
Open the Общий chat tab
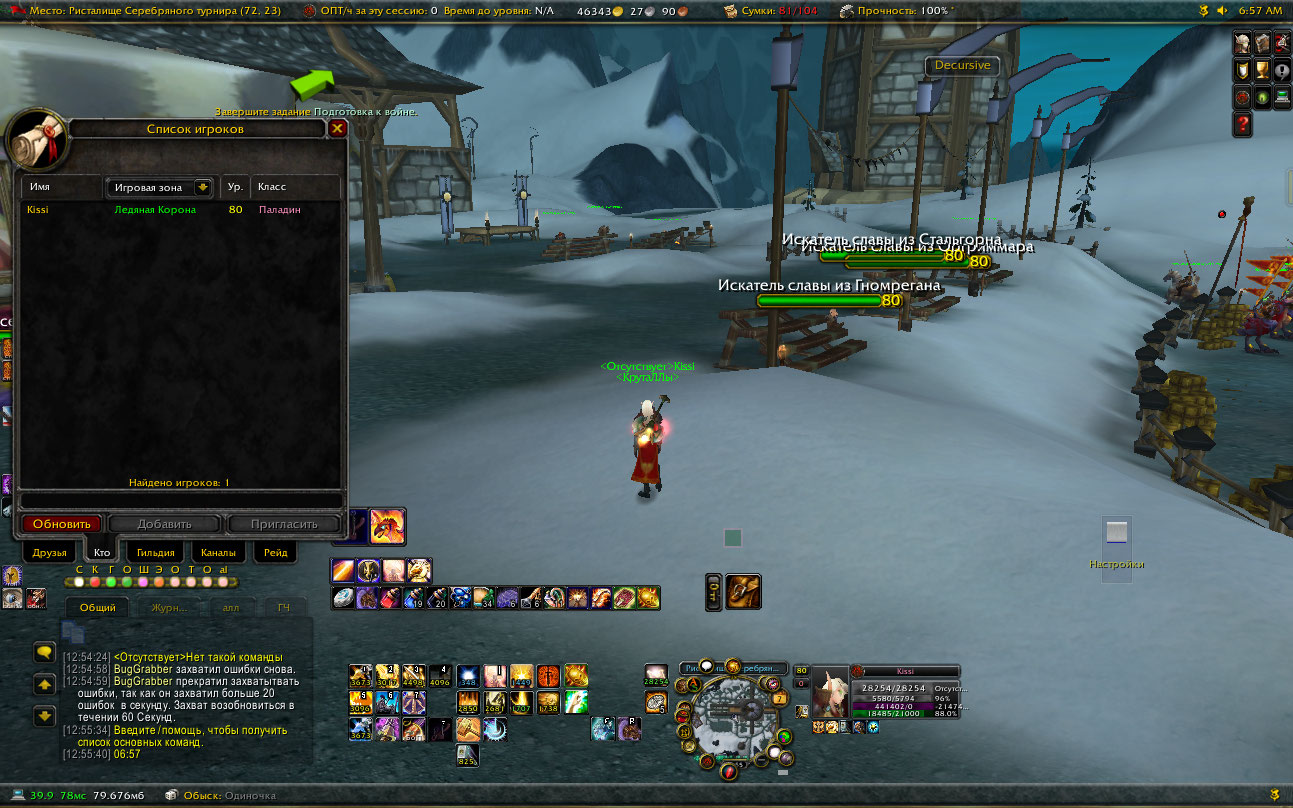[x=98, y=608]
